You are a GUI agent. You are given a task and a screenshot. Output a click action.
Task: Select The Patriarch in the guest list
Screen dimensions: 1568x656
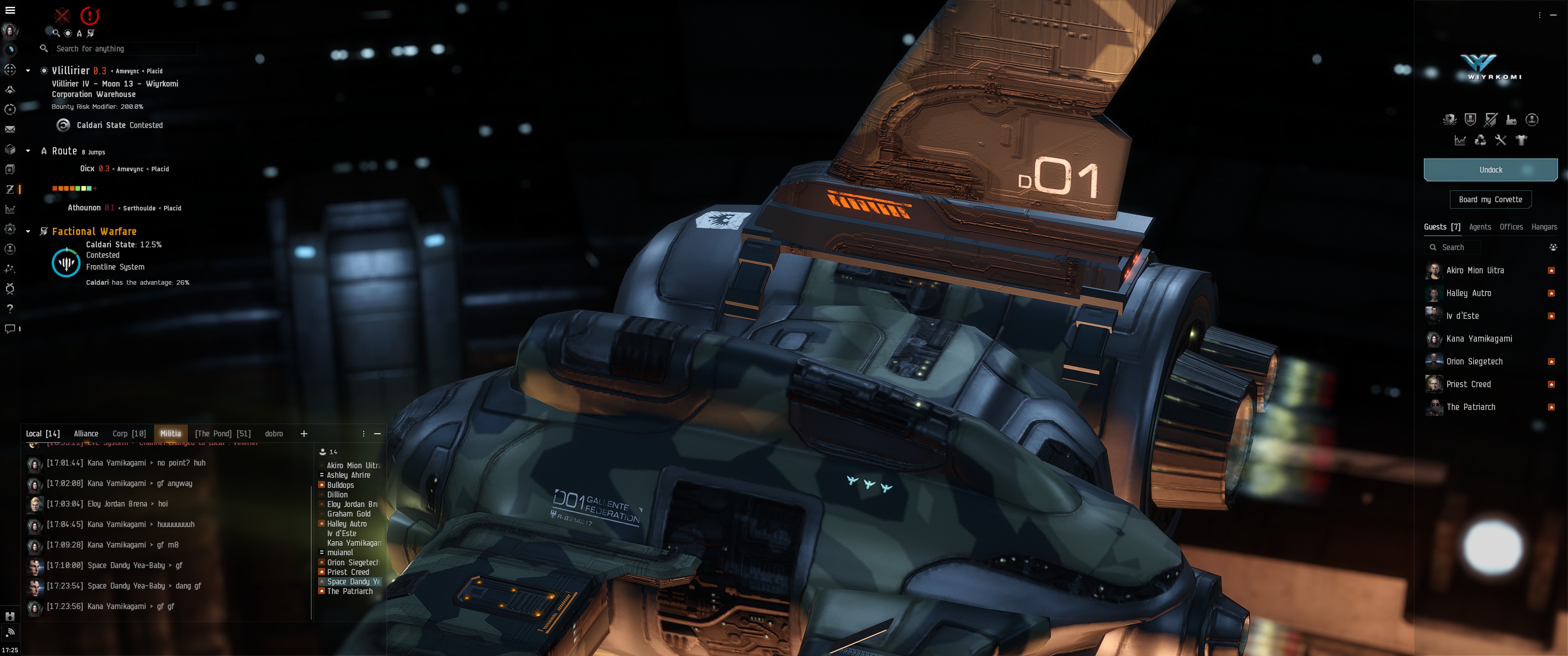(1470, 407)
